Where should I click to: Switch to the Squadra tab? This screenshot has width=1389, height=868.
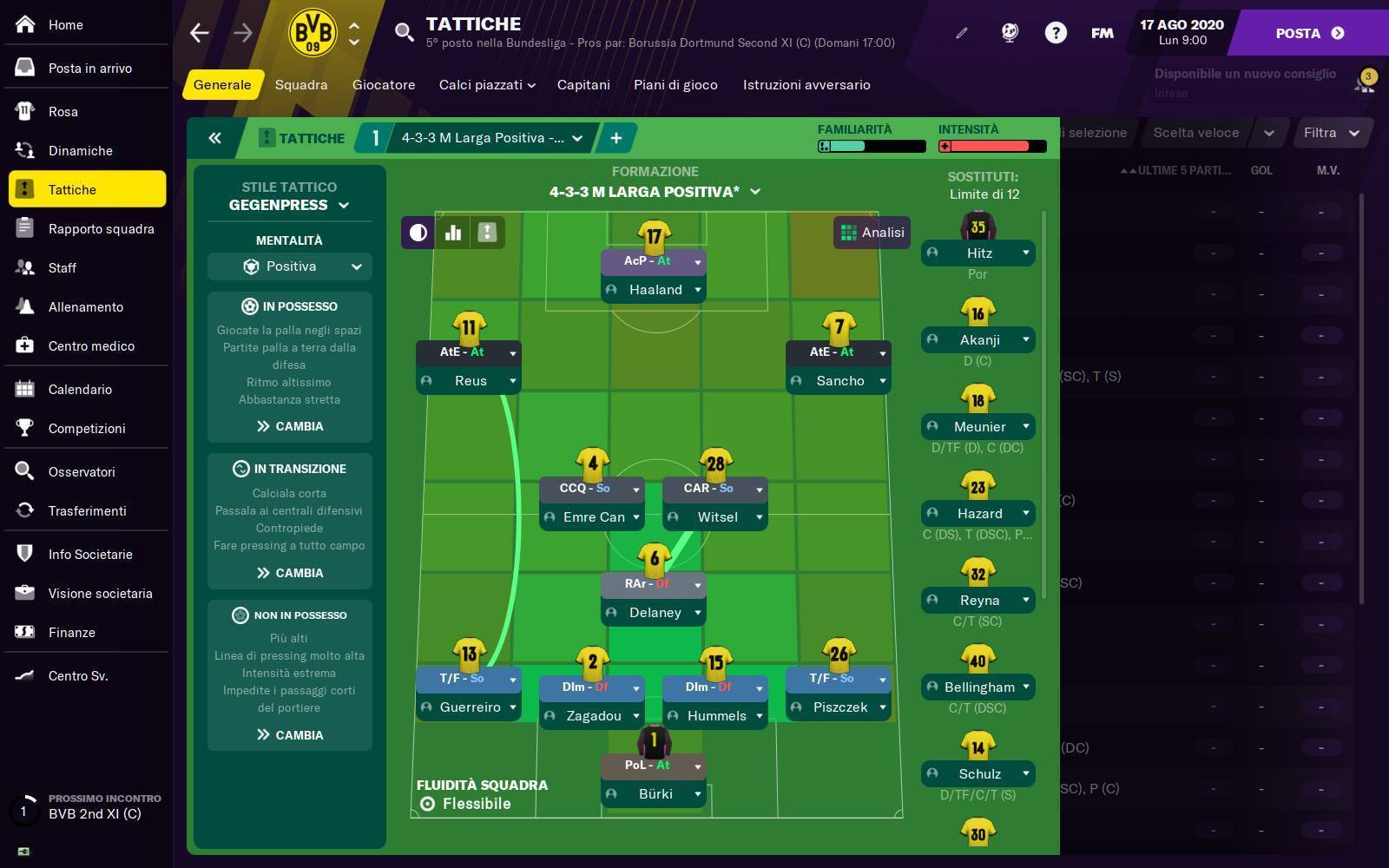[301, 85]
